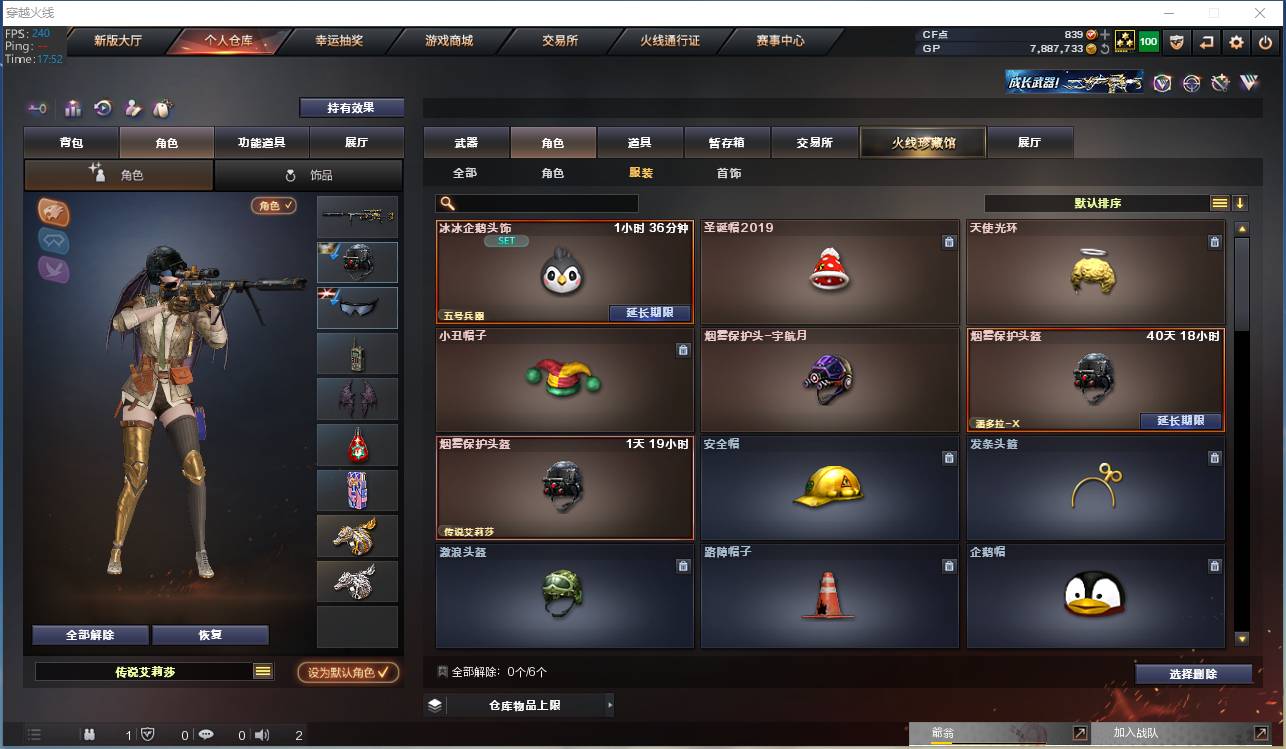
Task: Open the history replay icon in top left panel
Action: pyautogui.click(x=102, y=108)
